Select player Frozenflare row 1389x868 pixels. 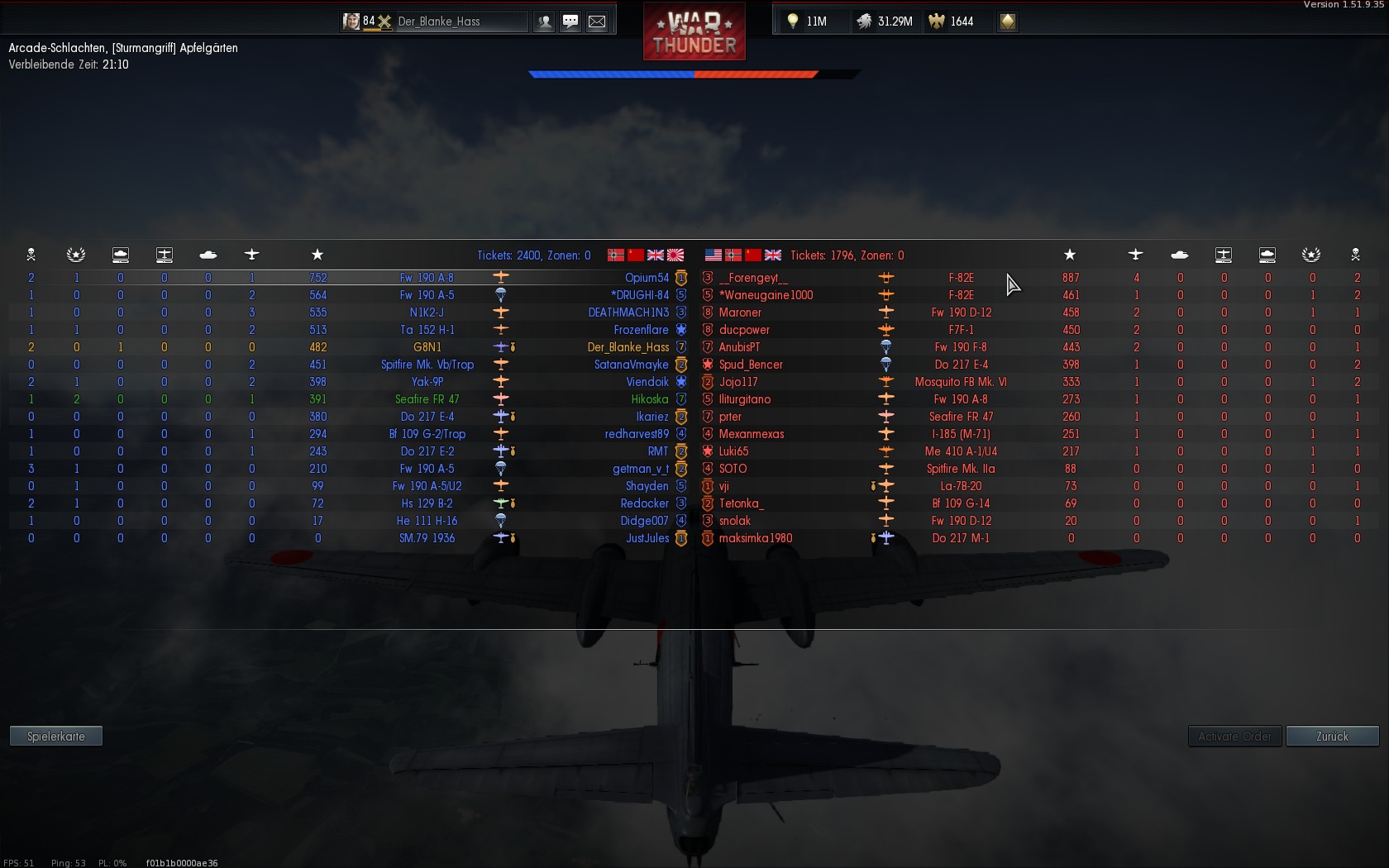pyautogui.click(x=641, y=330)
